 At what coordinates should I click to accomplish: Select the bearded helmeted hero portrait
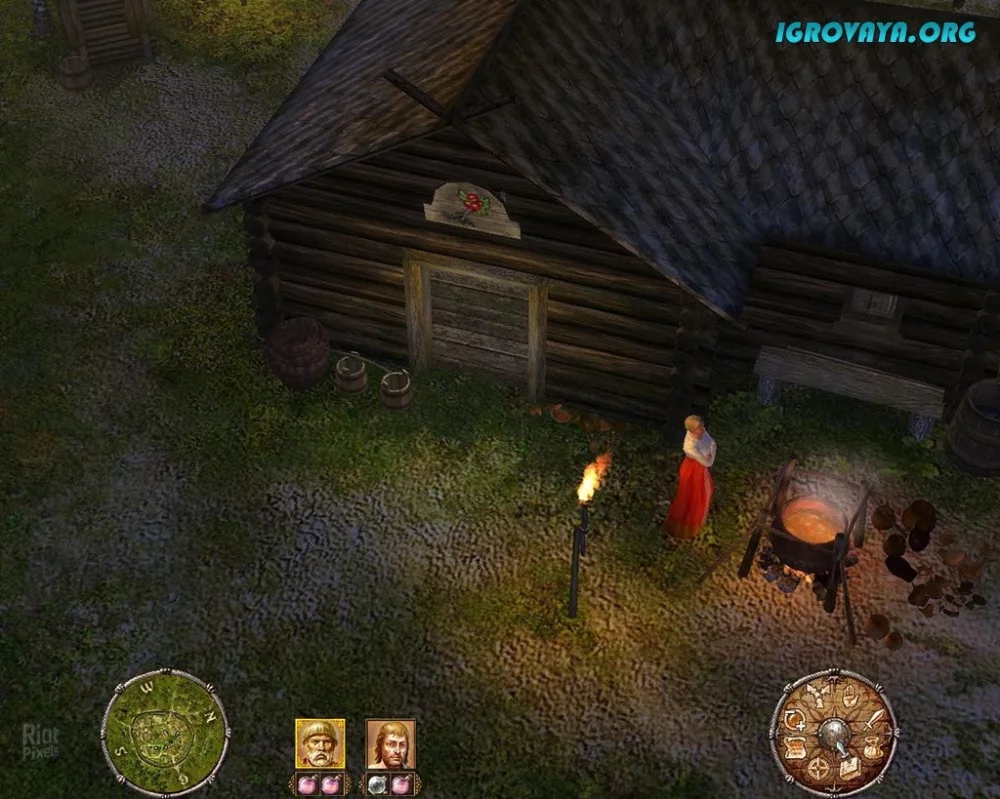click(320, 744)
